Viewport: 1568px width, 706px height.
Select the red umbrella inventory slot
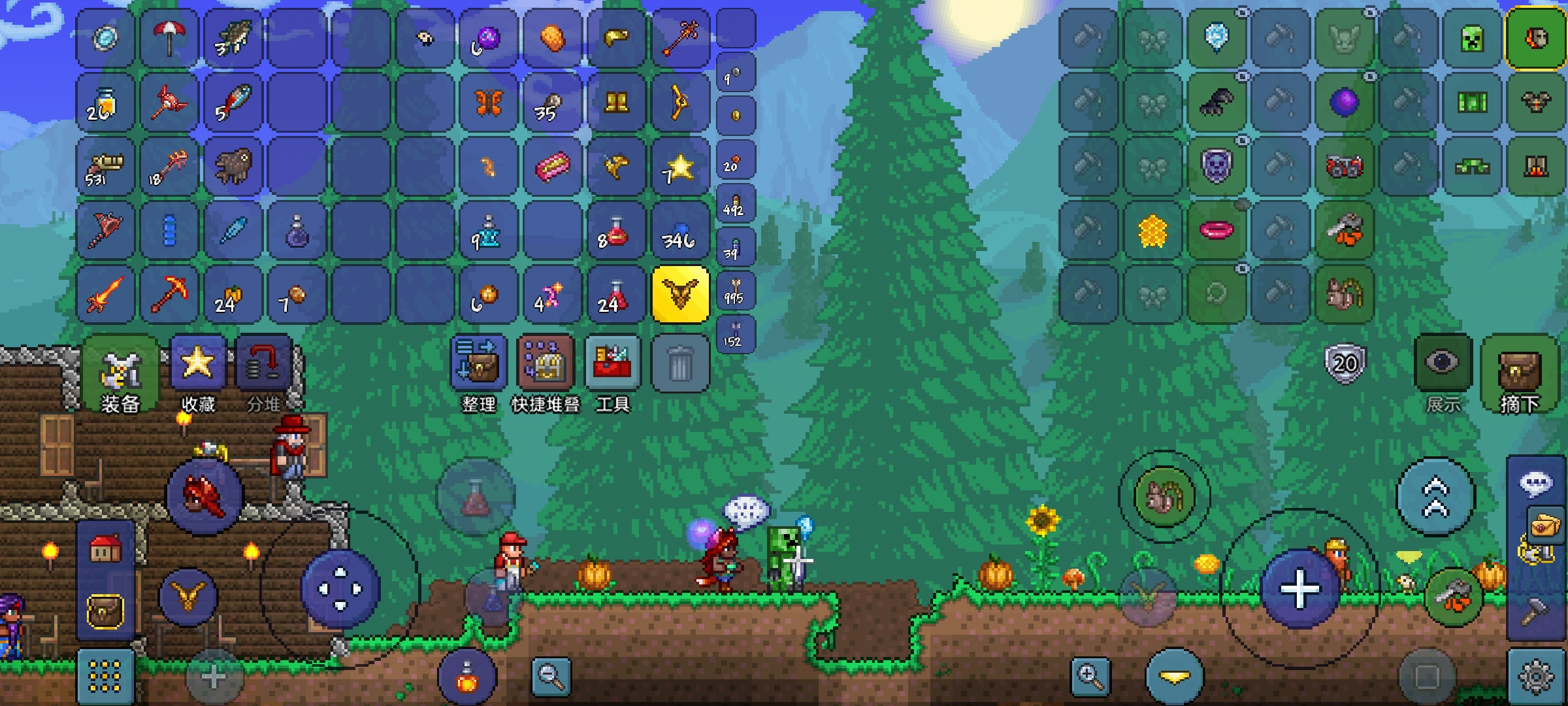click(169, 38)
